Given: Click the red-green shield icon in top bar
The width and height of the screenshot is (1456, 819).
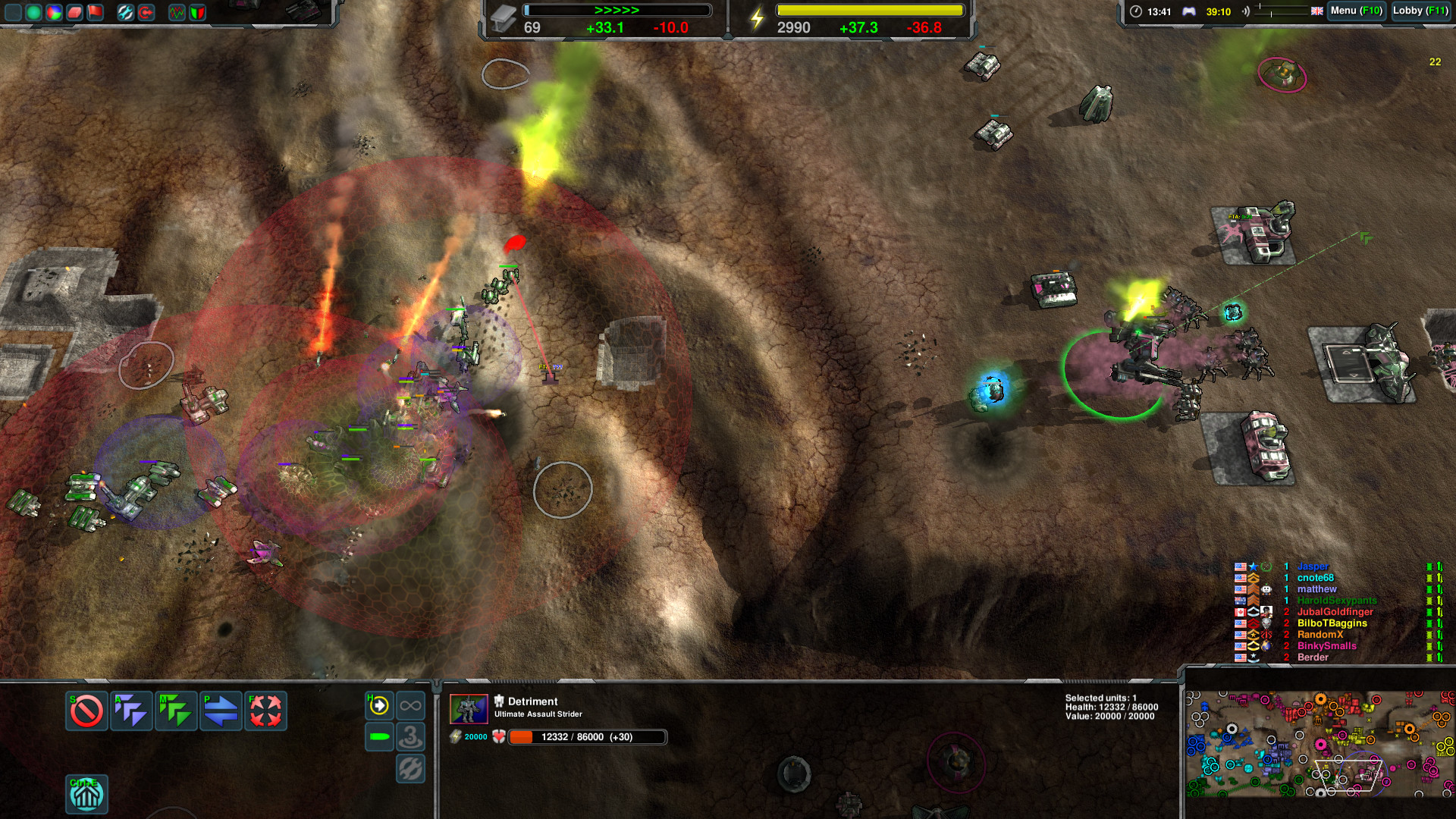Looking at the screenshot, I should 197,11.
